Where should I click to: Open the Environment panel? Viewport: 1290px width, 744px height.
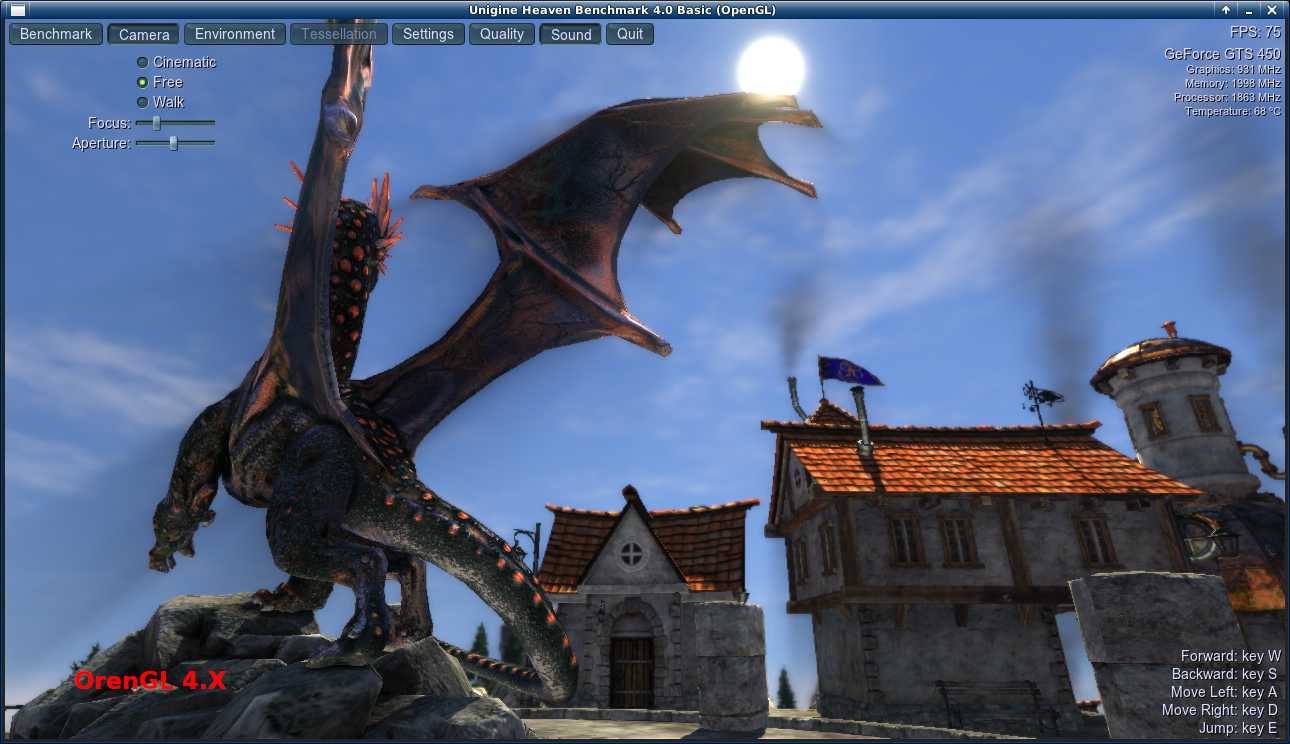point(234,33)
